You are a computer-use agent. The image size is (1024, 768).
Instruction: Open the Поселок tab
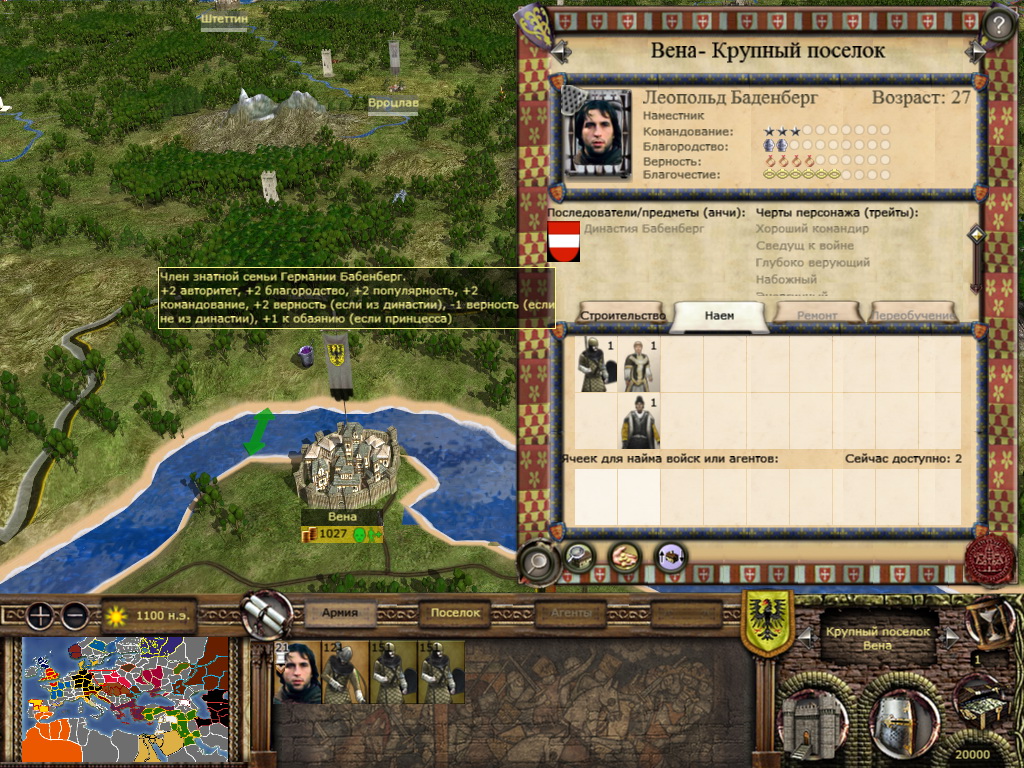tap(455, 614)
